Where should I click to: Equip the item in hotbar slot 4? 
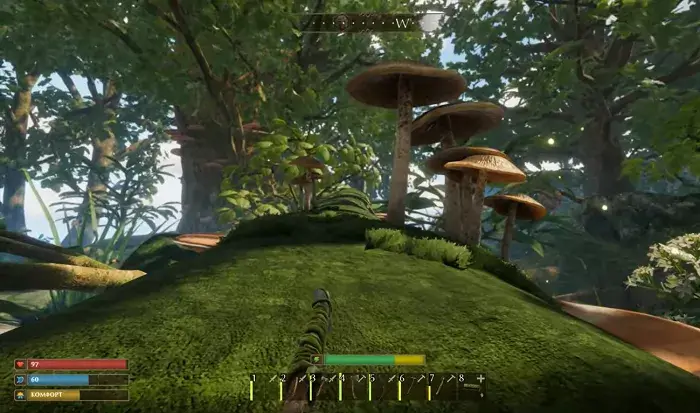click(x=354, y=387)
